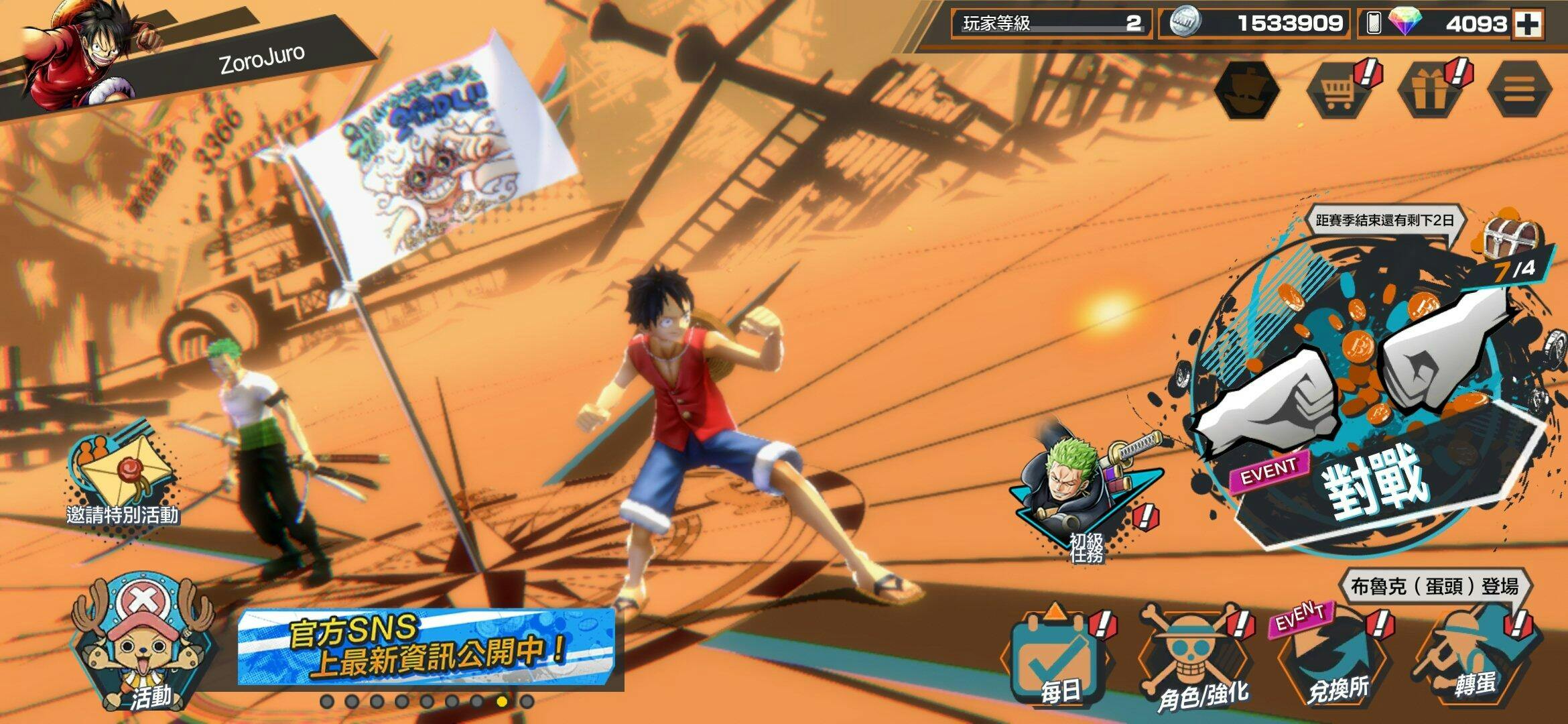Screen dimensions: 1568x724
Task: Select the first banner page dot
Action: [x=327, y=702]
